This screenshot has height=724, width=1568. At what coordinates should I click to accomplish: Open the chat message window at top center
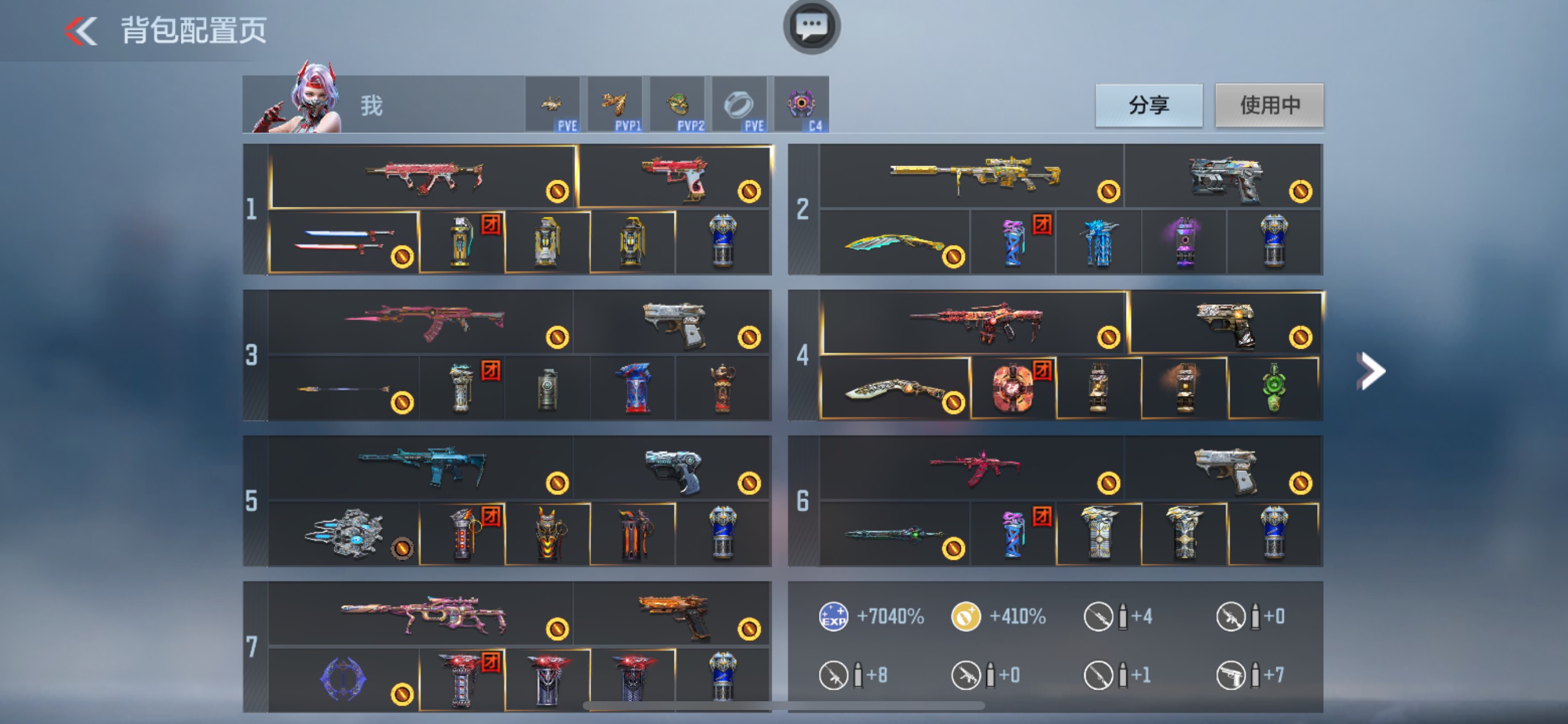pos(811,27)
